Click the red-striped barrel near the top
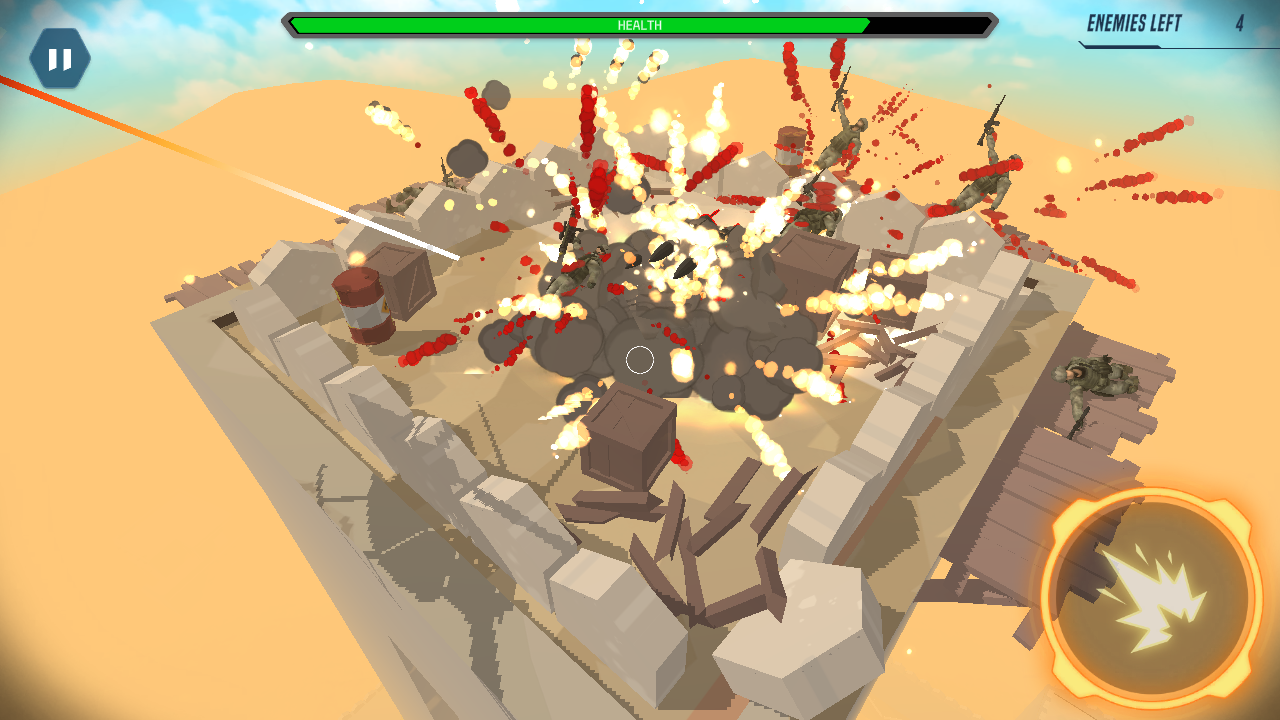This screenshot has height=720, width=1280. coord(789,155)
